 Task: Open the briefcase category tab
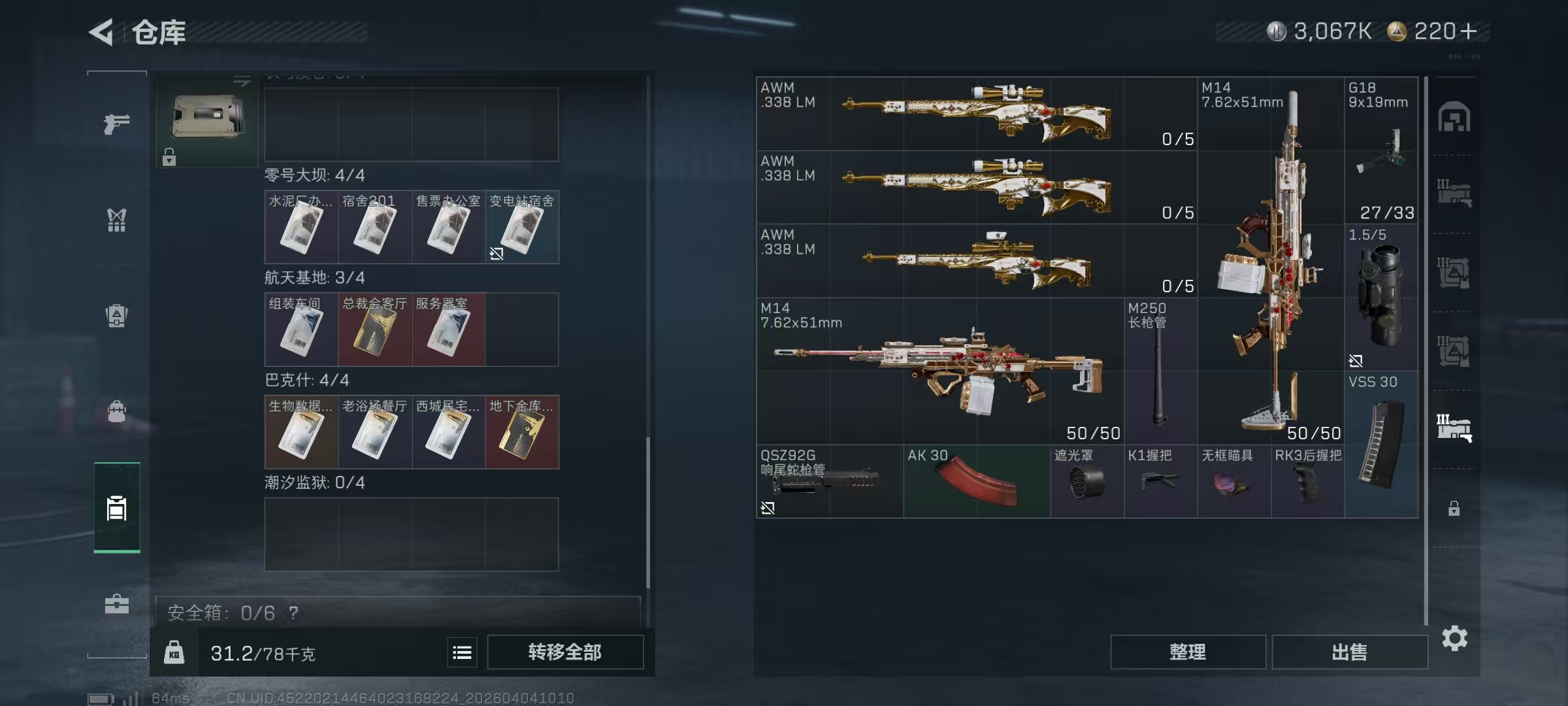pos(116,603)
